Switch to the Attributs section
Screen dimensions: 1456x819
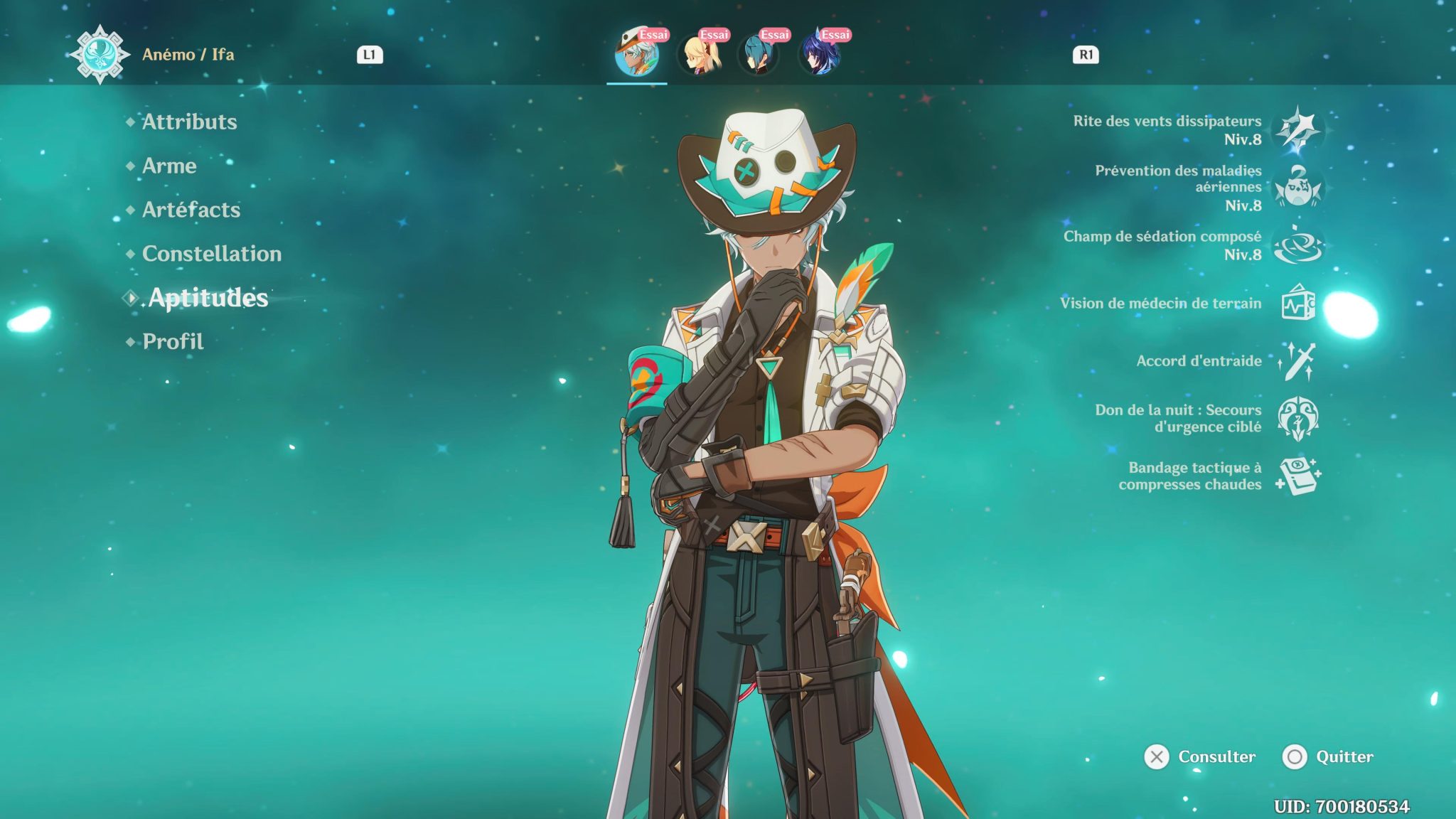[188, 122]
